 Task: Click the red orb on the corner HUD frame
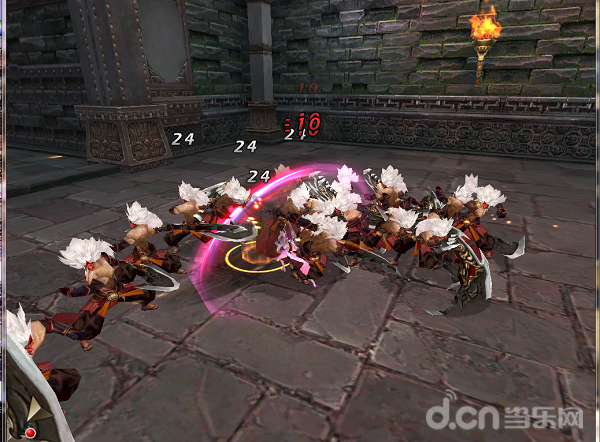tap(30, 432)
